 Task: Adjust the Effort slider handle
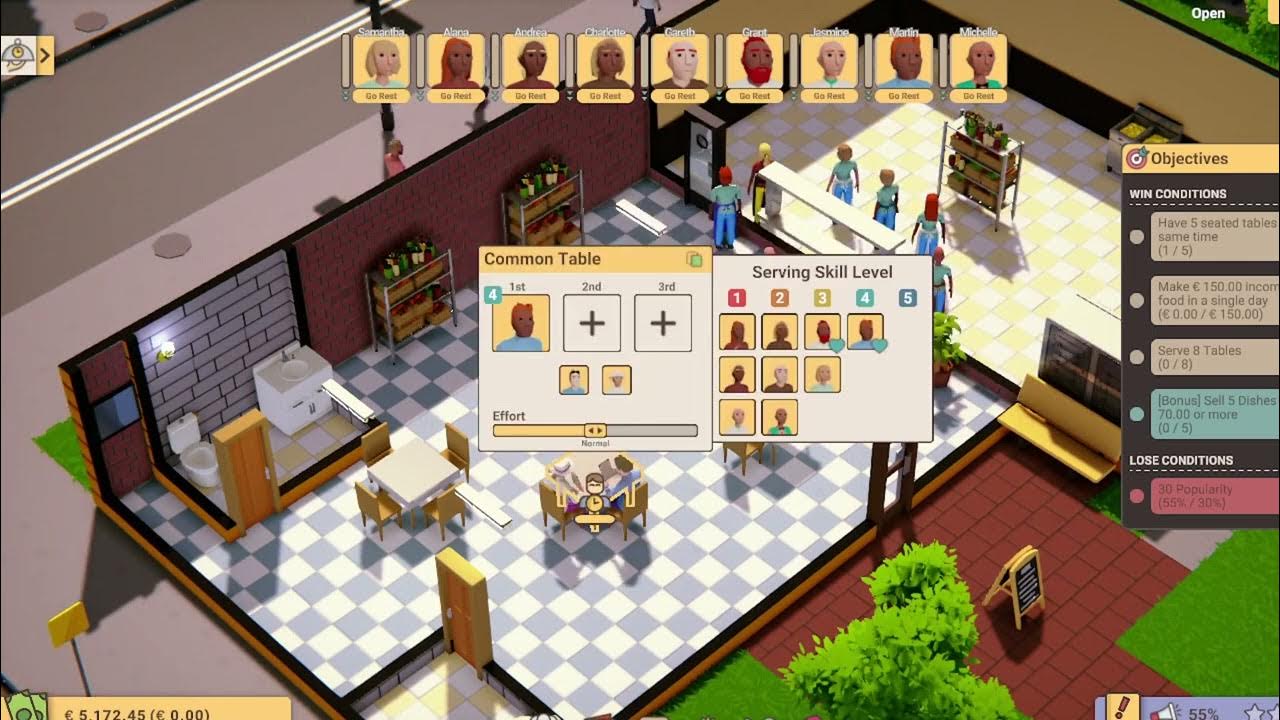coord(595,430)
